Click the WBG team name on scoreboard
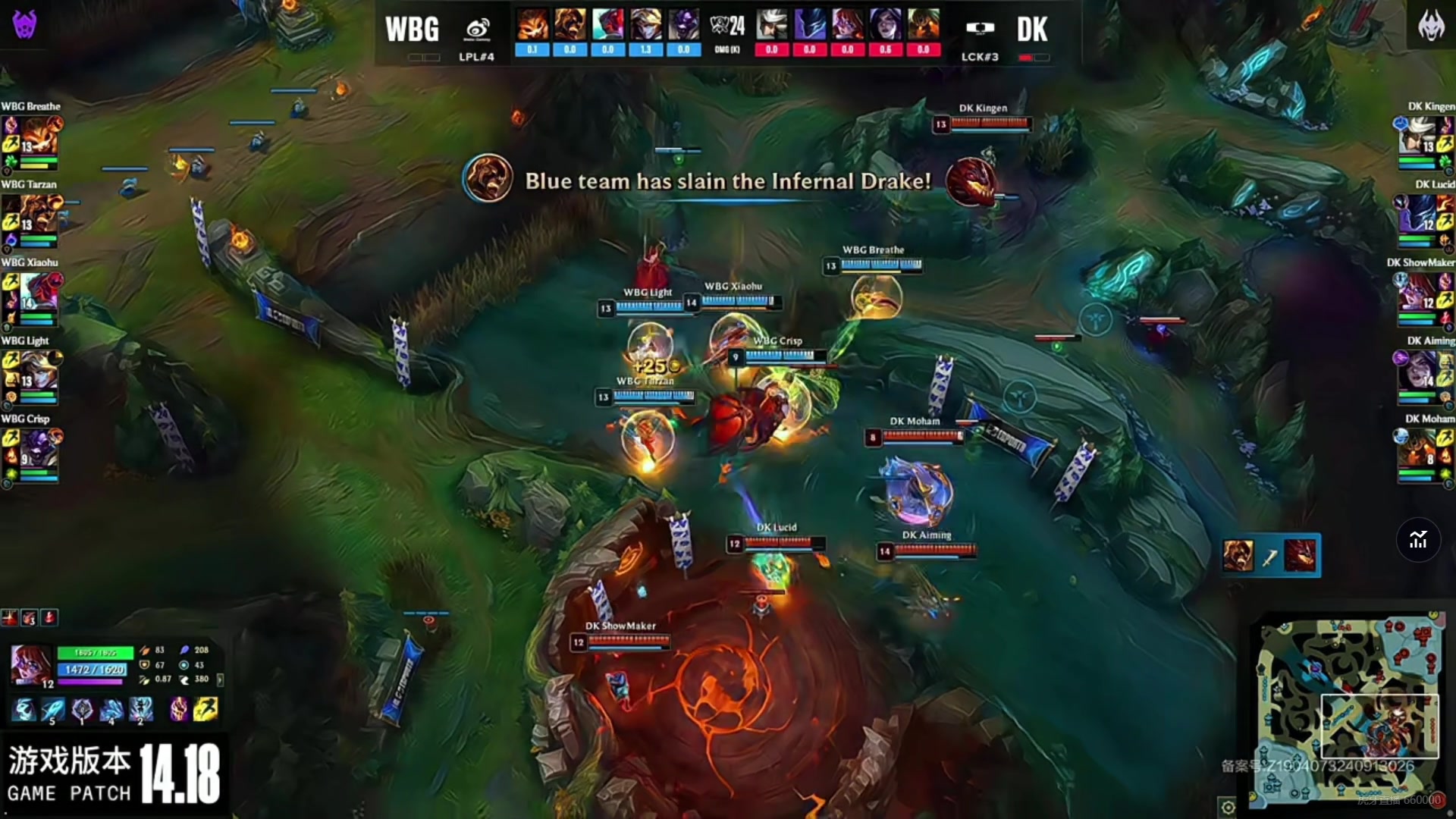 tap(412, 30)
